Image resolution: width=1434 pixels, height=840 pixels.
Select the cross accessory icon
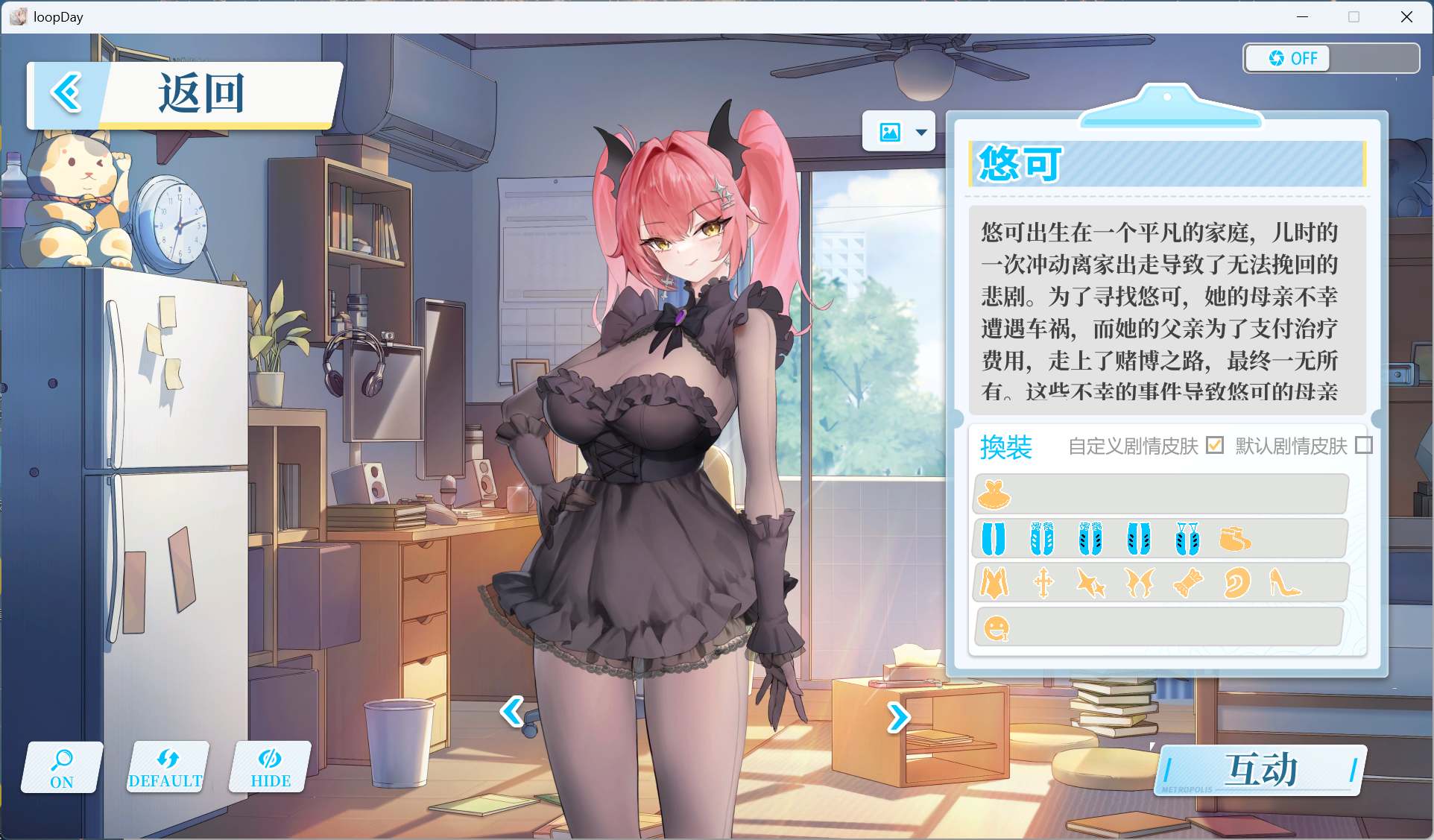[1043, 582]
